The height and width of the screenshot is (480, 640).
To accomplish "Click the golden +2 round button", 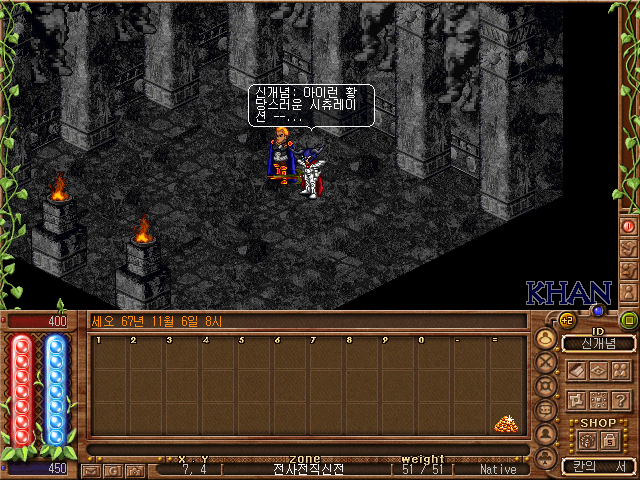I will click(566, 320).
